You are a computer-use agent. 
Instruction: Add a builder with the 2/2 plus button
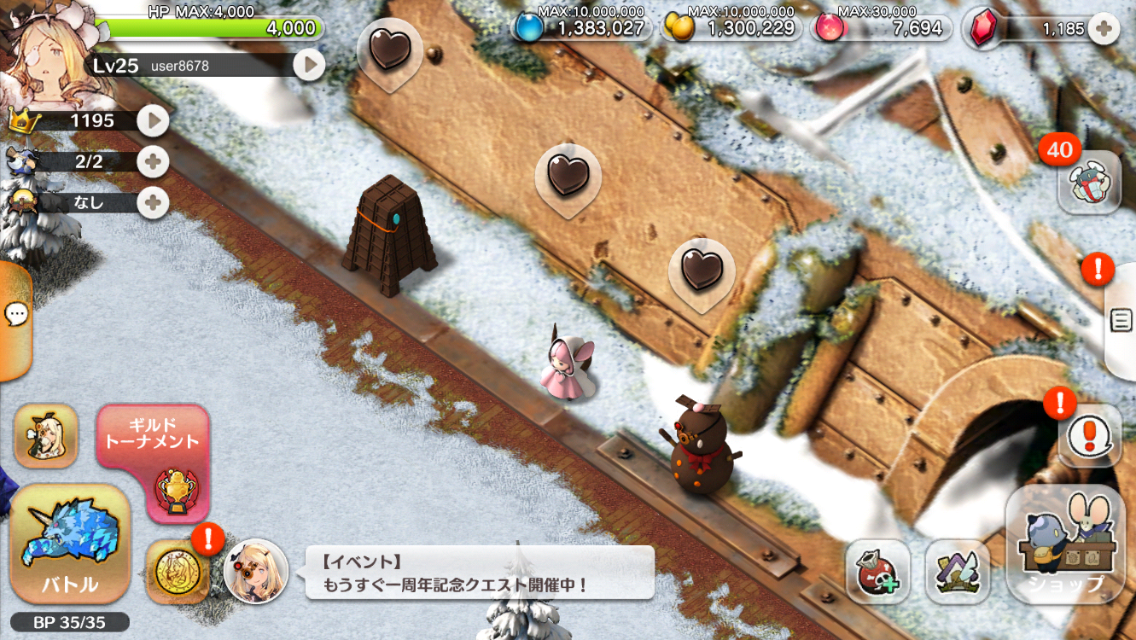(x=152, y=161)
